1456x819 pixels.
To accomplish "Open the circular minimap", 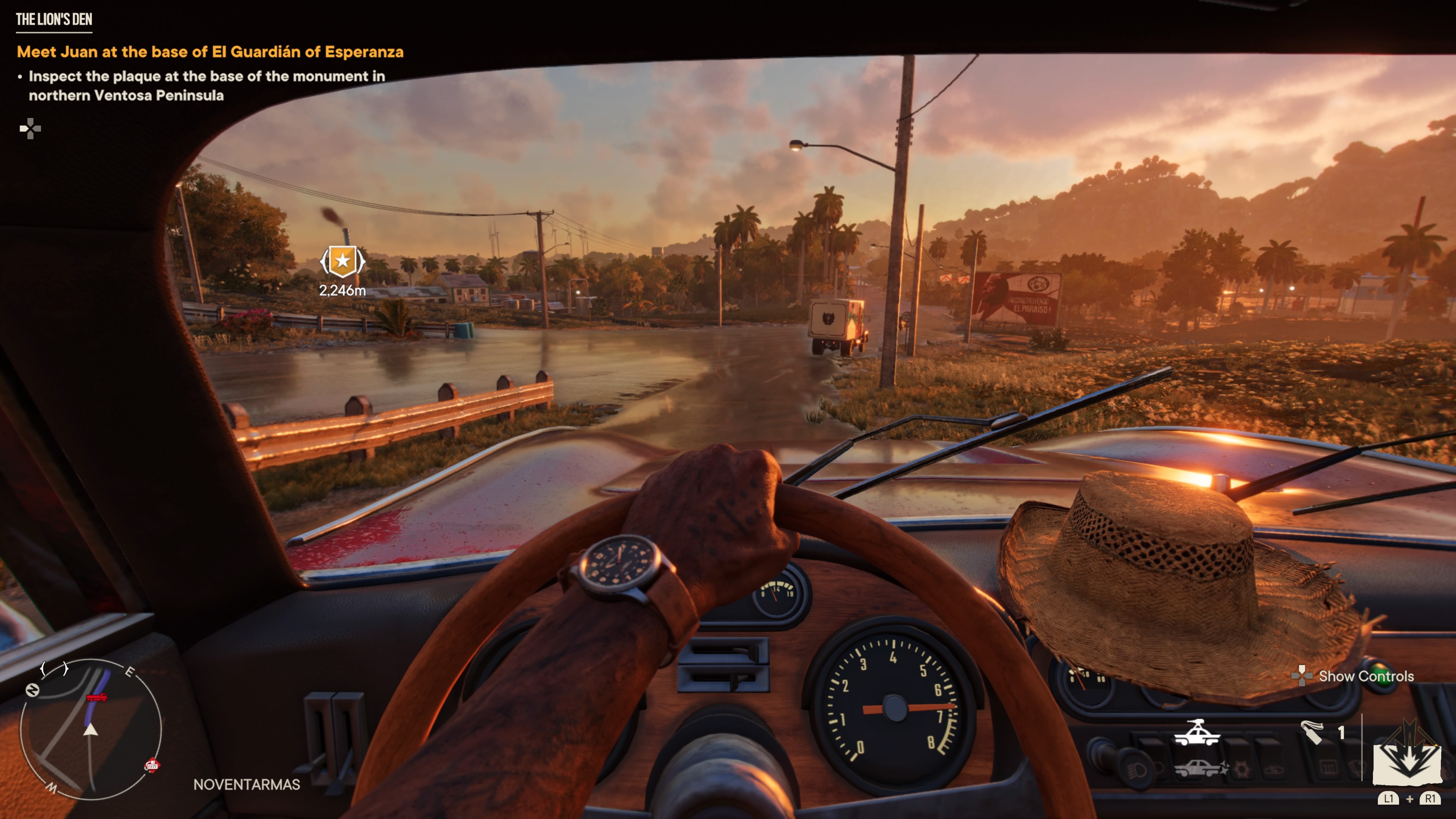I will click(x=91, y=729).
